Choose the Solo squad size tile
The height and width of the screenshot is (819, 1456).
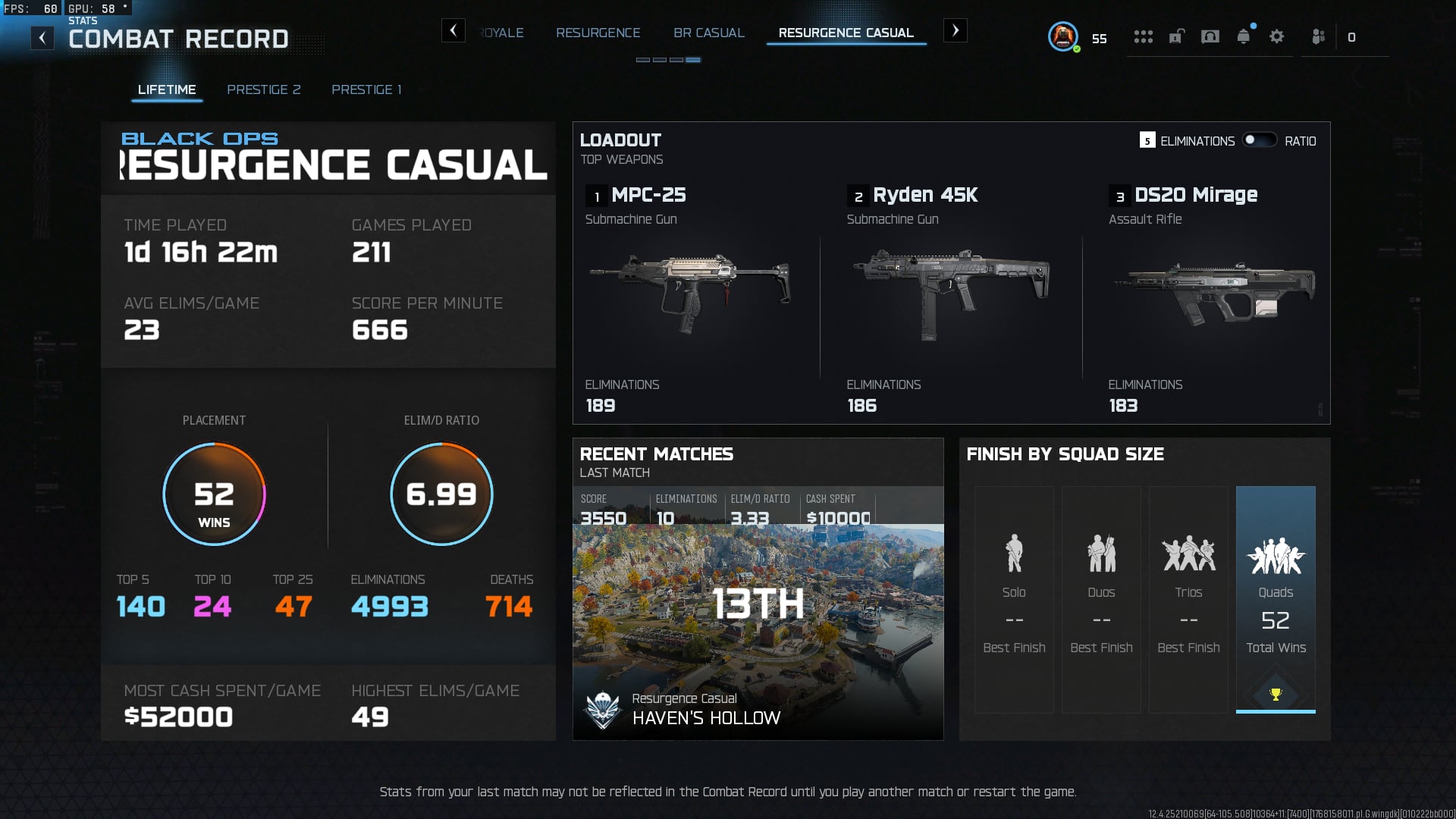click(1014, 599)
